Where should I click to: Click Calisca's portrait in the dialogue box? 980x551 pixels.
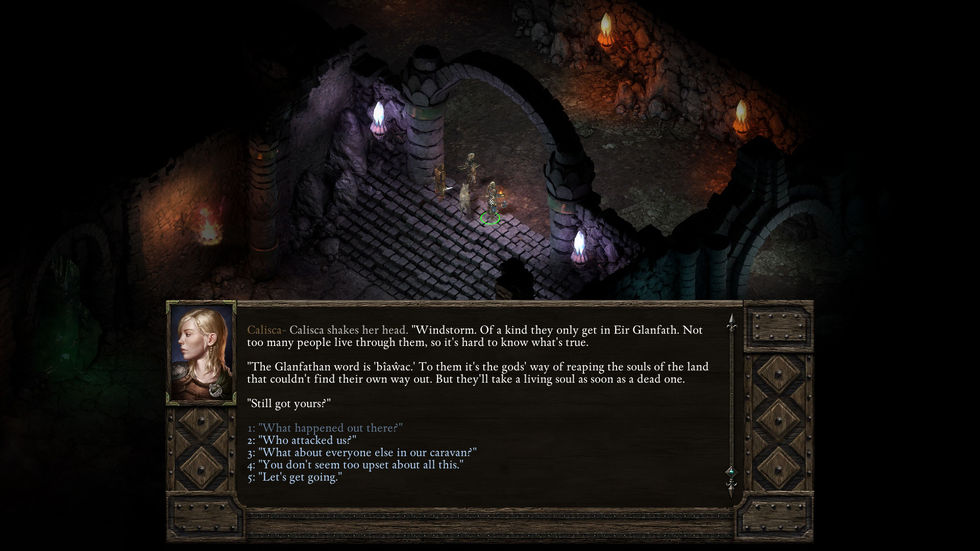pyautogui.click(x=201, y=353)
